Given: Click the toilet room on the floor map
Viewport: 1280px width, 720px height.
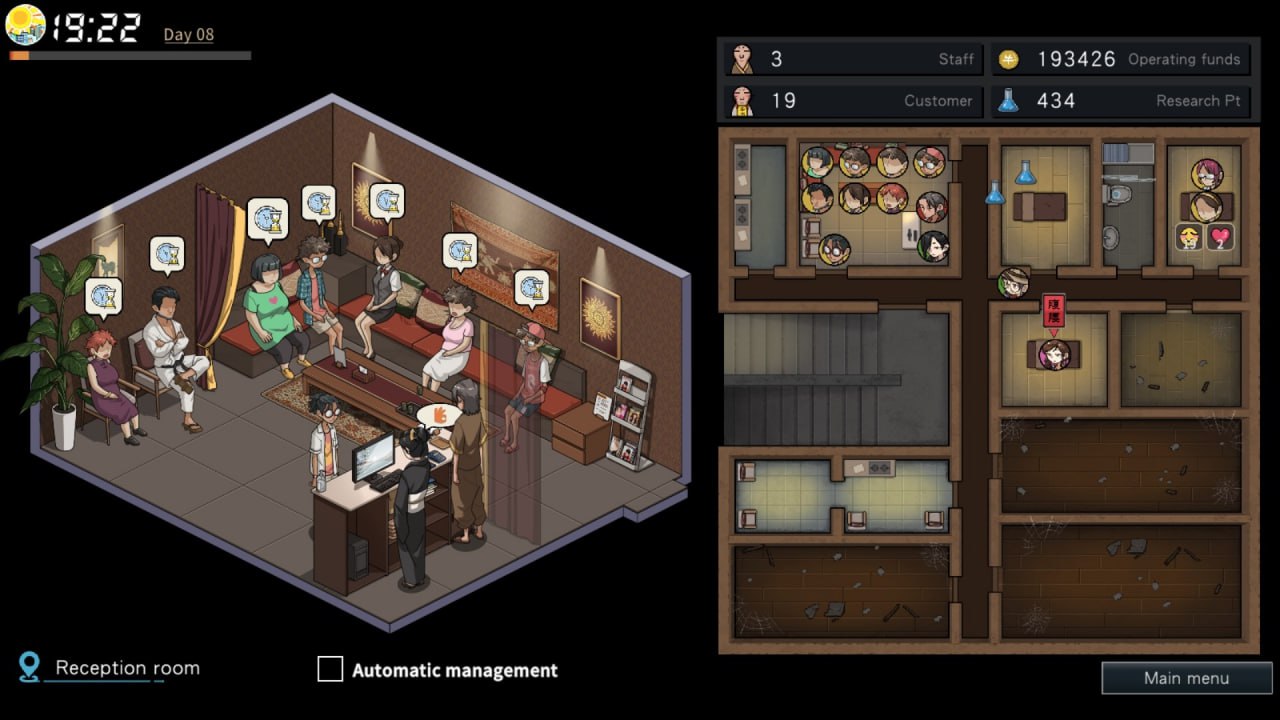Looking at the screenshot, I should coord(1128,205).
